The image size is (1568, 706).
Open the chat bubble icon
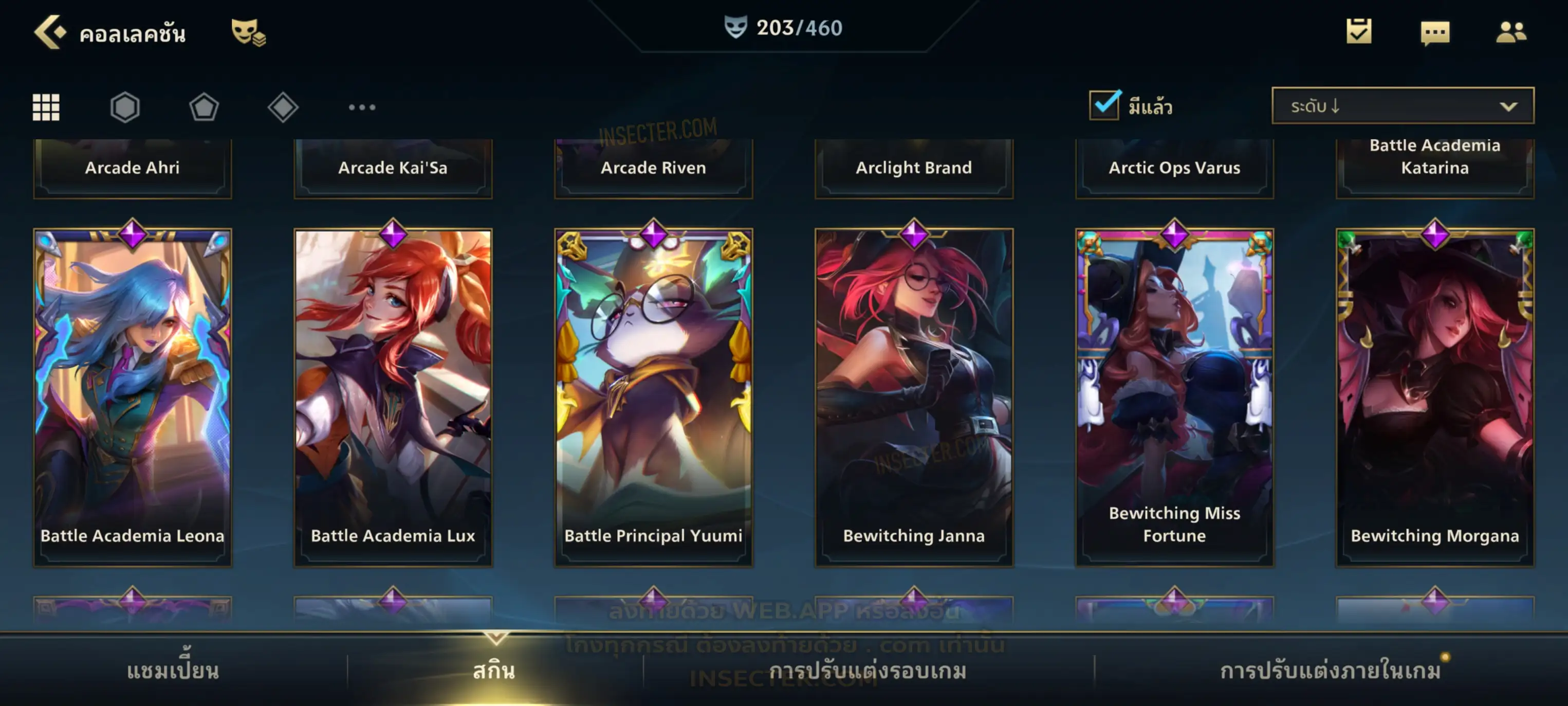[1435, 33]
